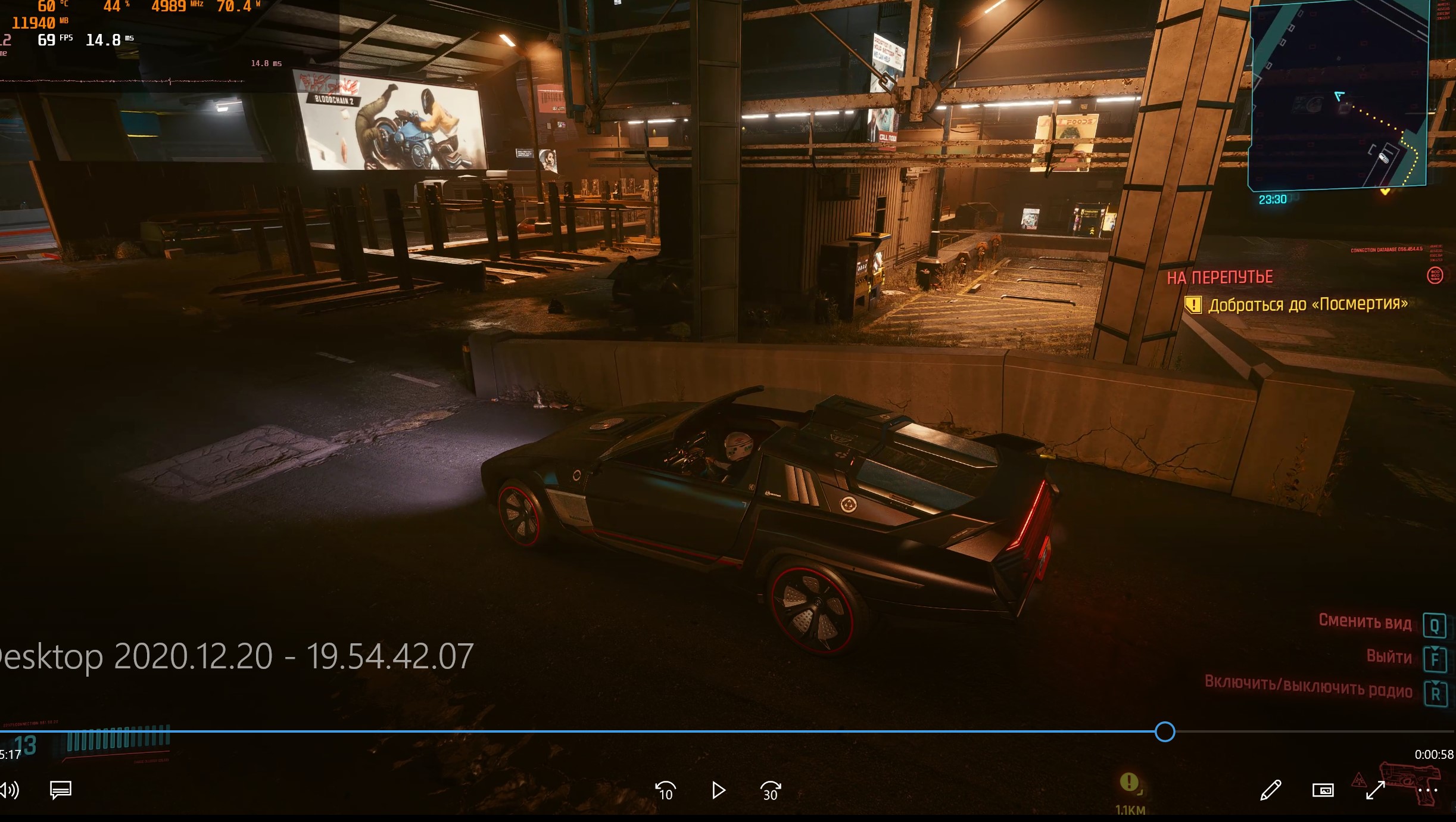Skip forward 30 seconds

point(770,791)
